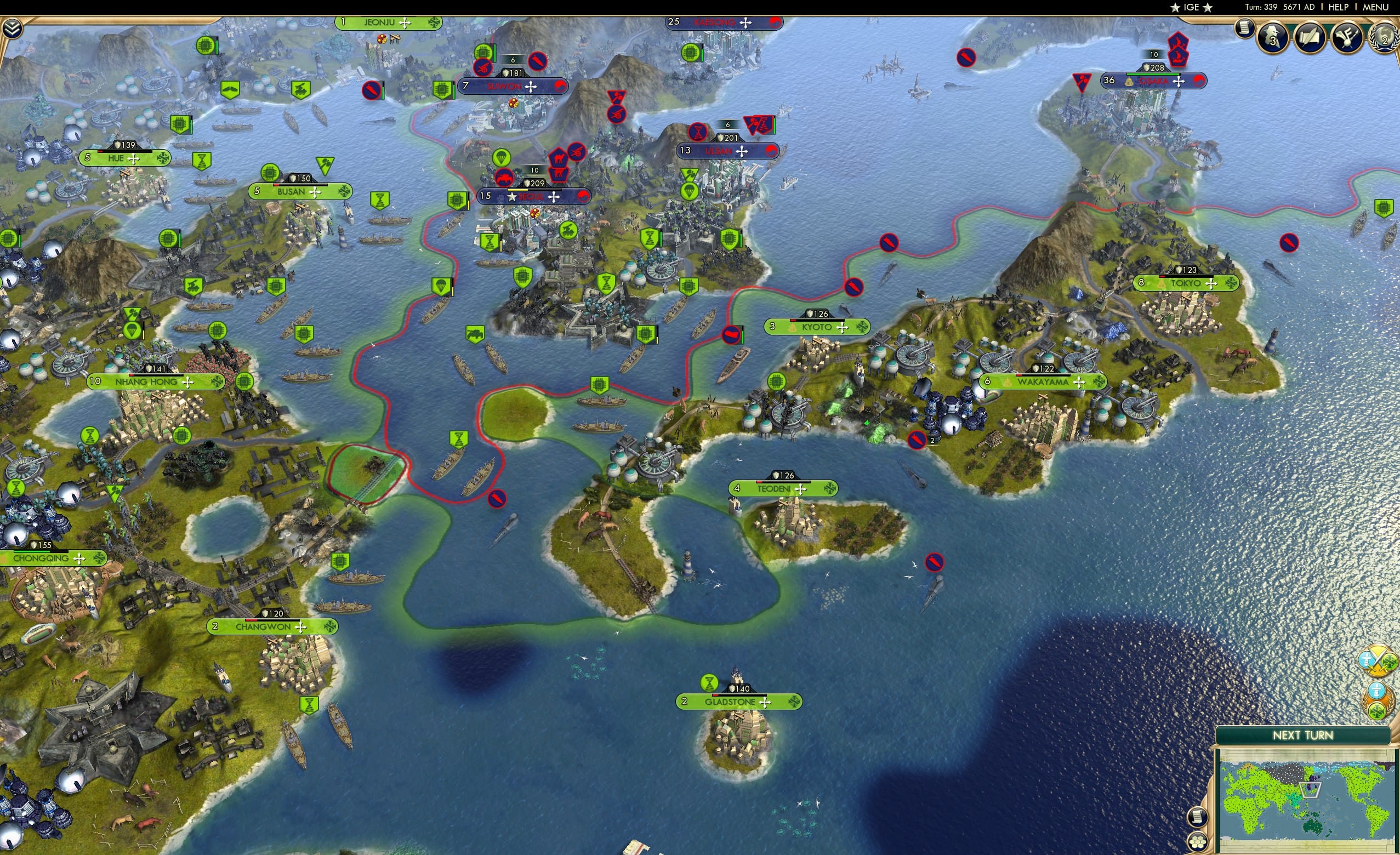Open the Tourism overview music-note icon
1400x855 pixels.
(x=1348, y=38)
